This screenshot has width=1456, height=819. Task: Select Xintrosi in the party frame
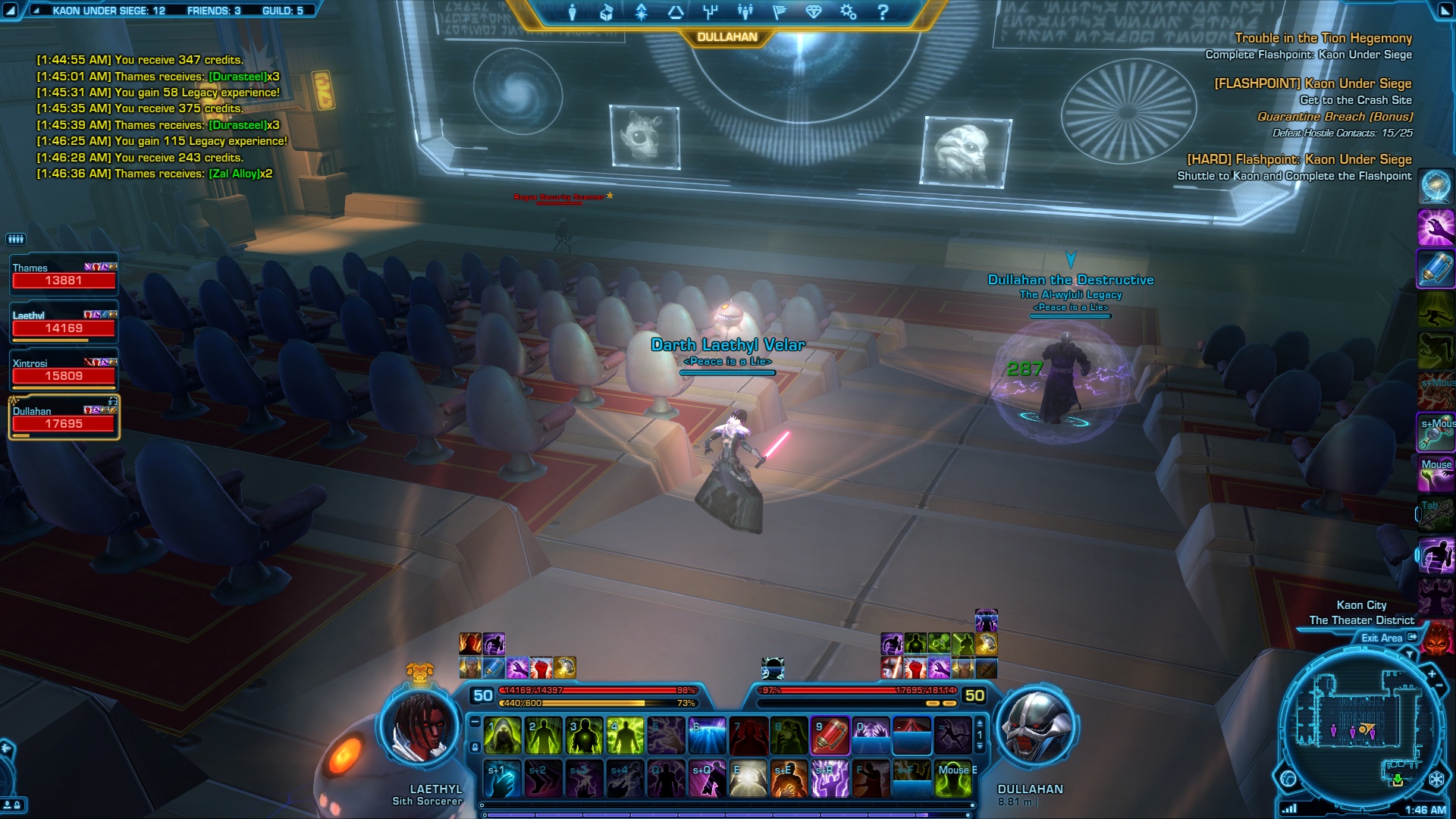(x=64, y=370)
